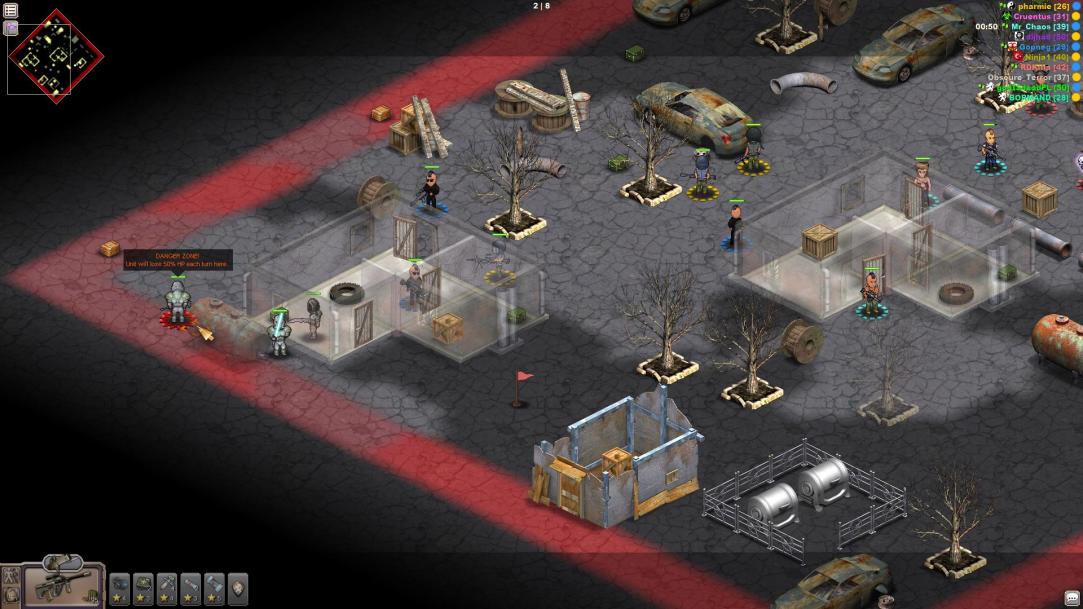Click the purple flag button

11,28
